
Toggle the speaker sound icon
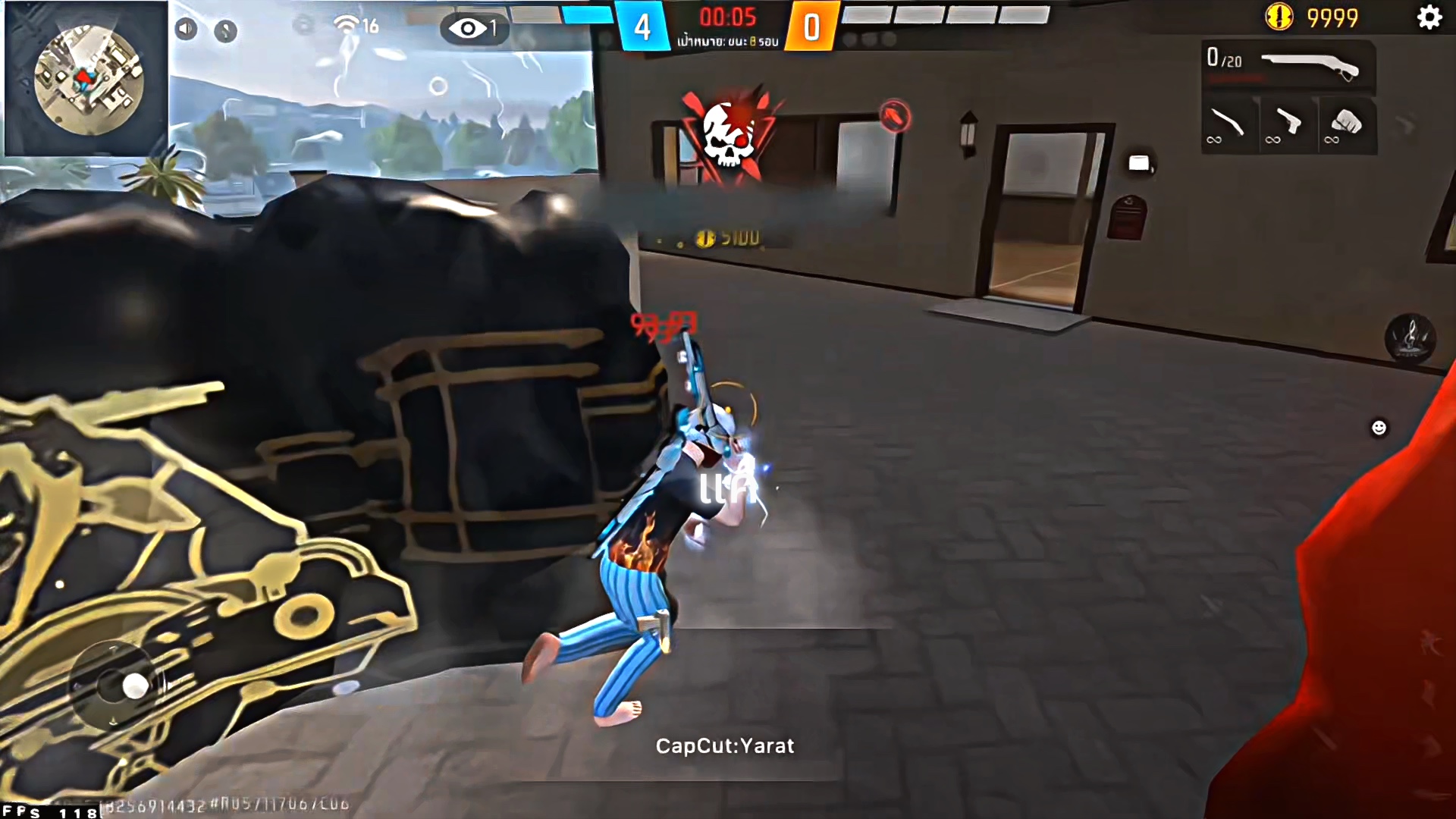click(x=186, y=29)
